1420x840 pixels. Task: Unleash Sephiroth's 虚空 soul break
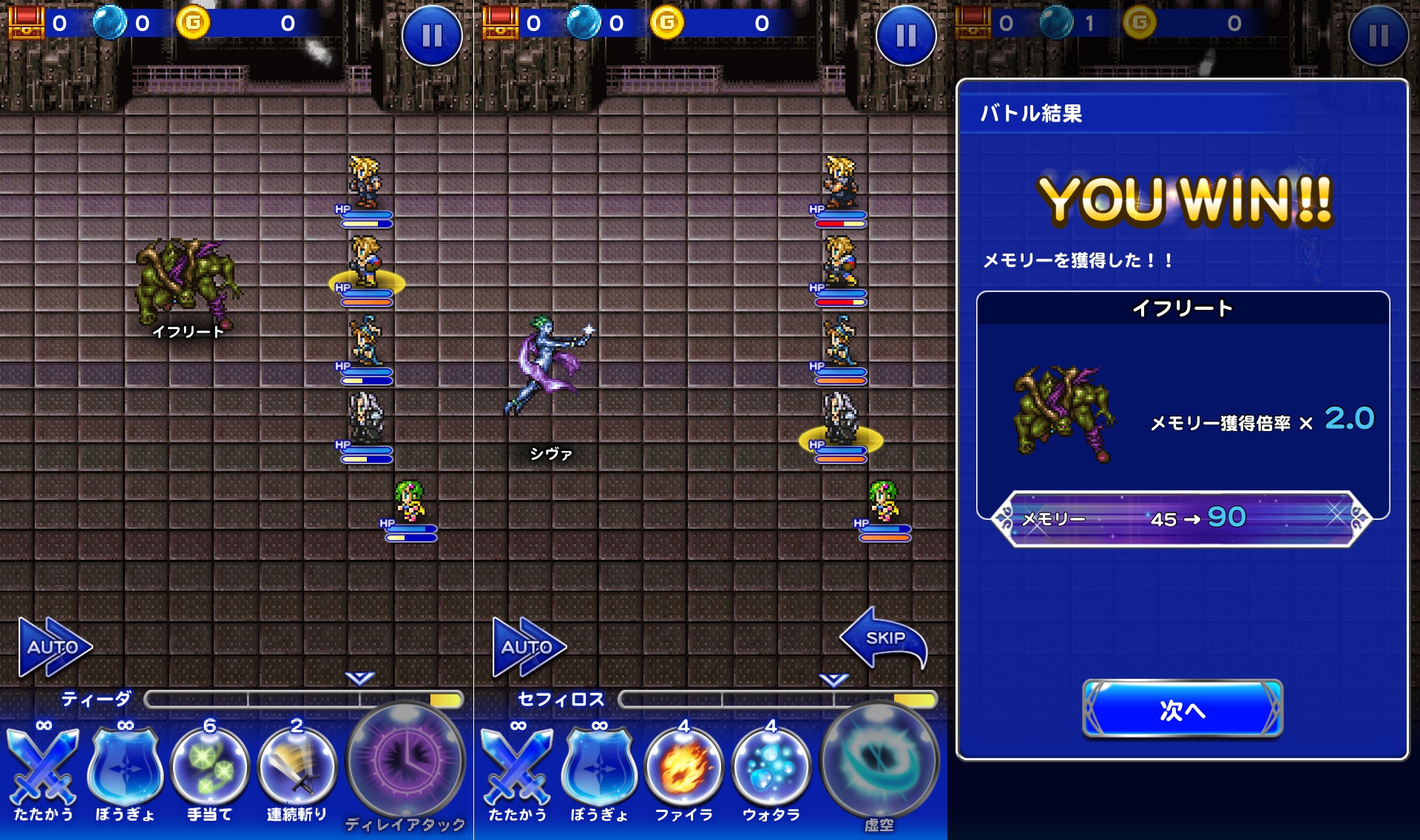(x=879, y=762)
